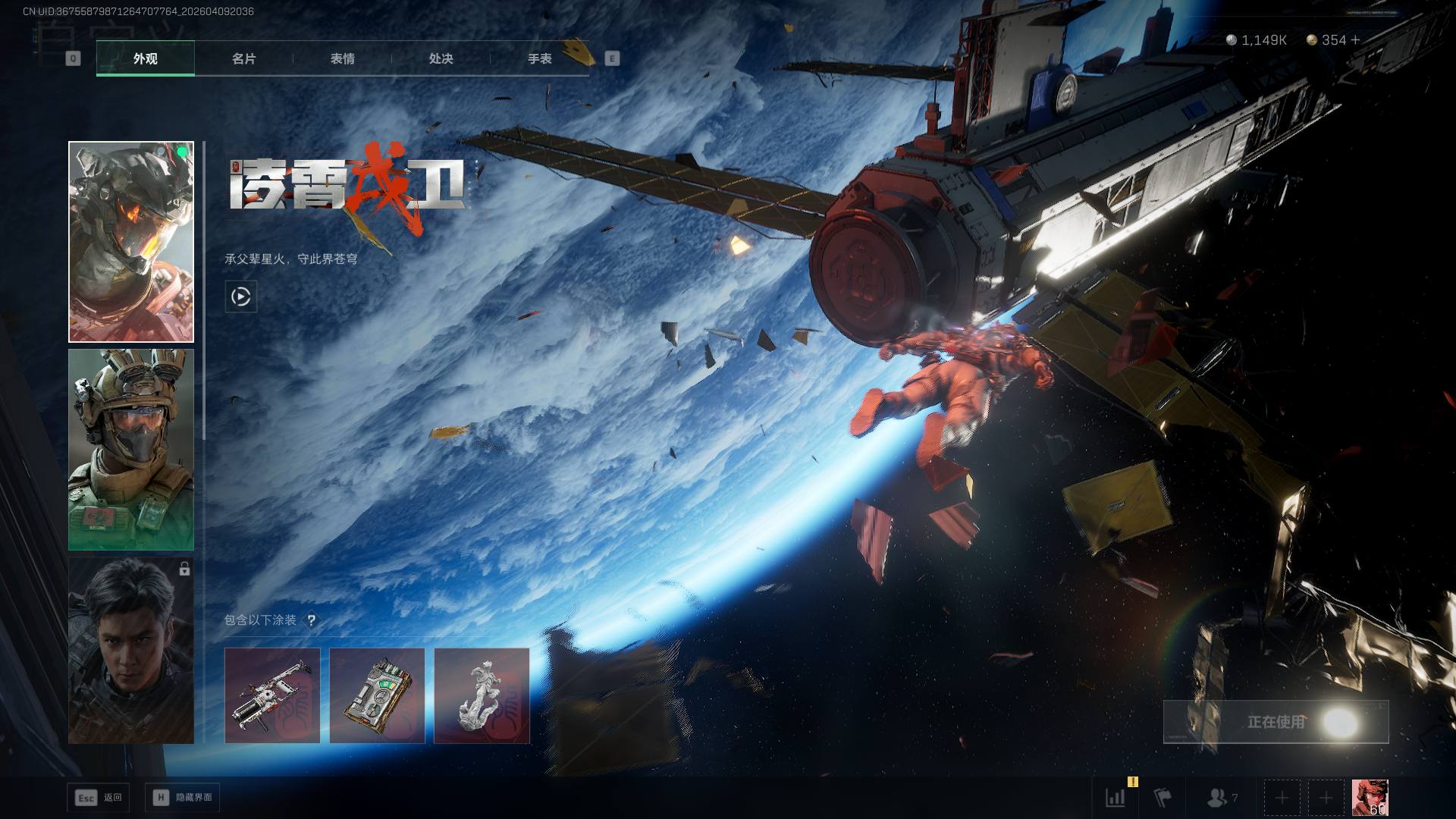Switch to the 手表 tab

pyautogui.click(x=539, y=58)
